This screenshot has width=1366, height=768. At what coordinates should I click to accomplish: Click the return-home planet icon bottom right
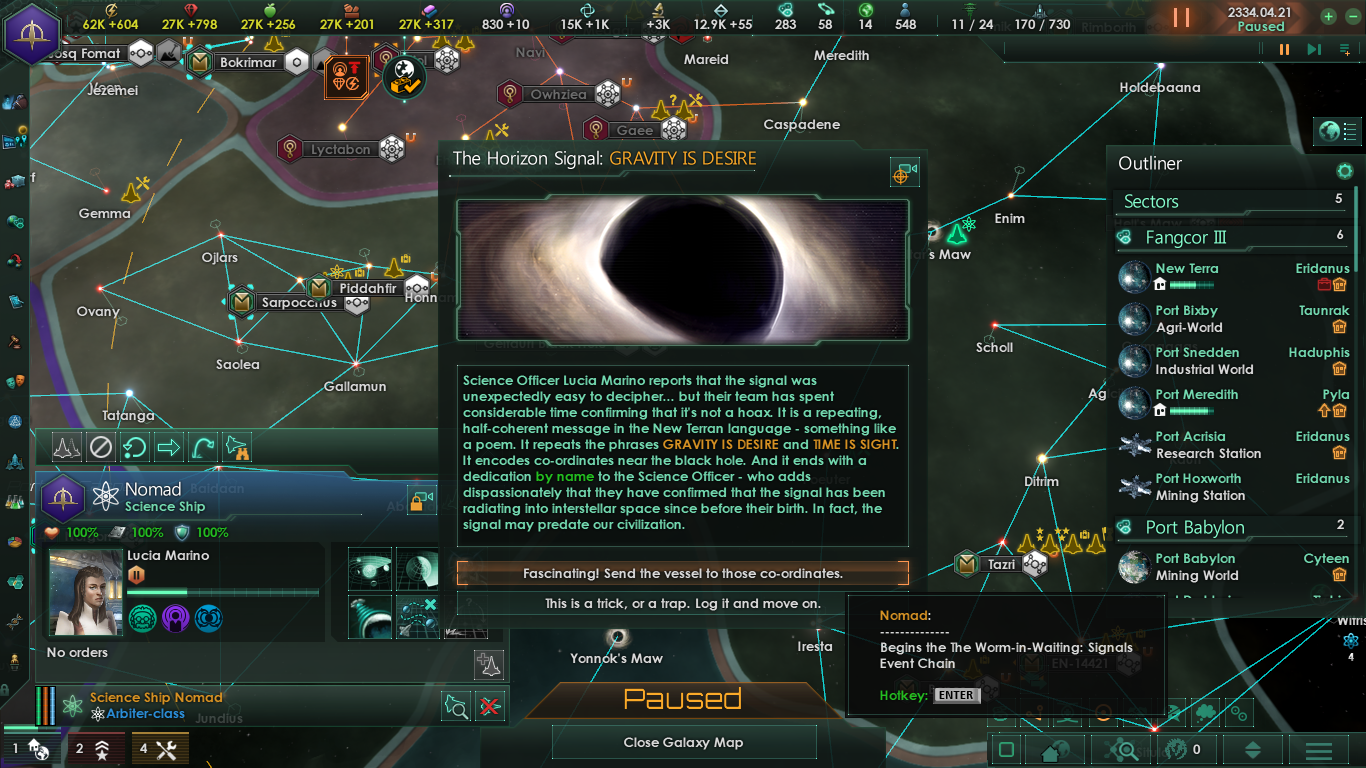tap(1050, 748)
